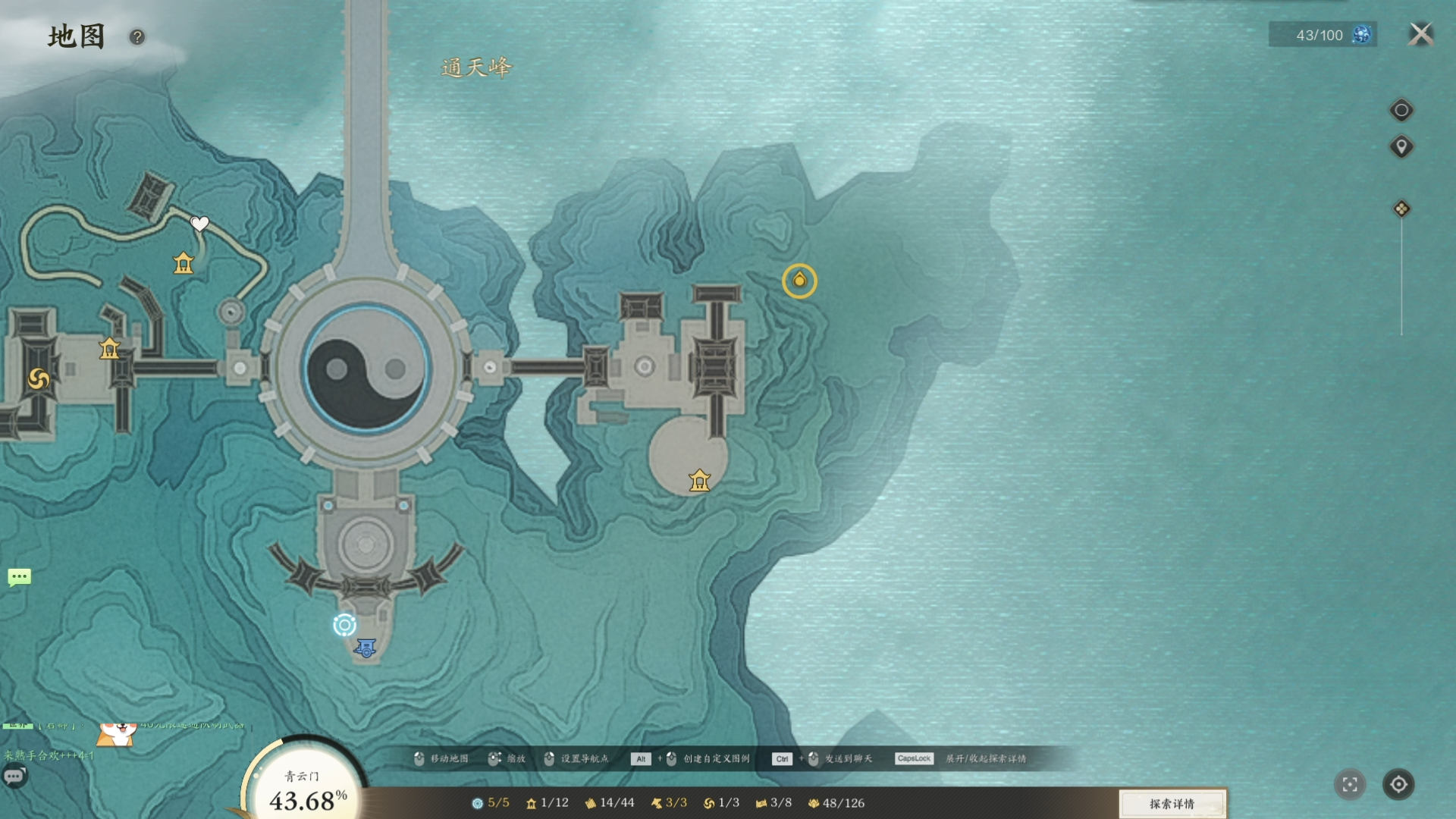This screenshot has height=819, width=1456.
Task: Select the shrine marker on the round plaza
Action: (x=699, y=481)
